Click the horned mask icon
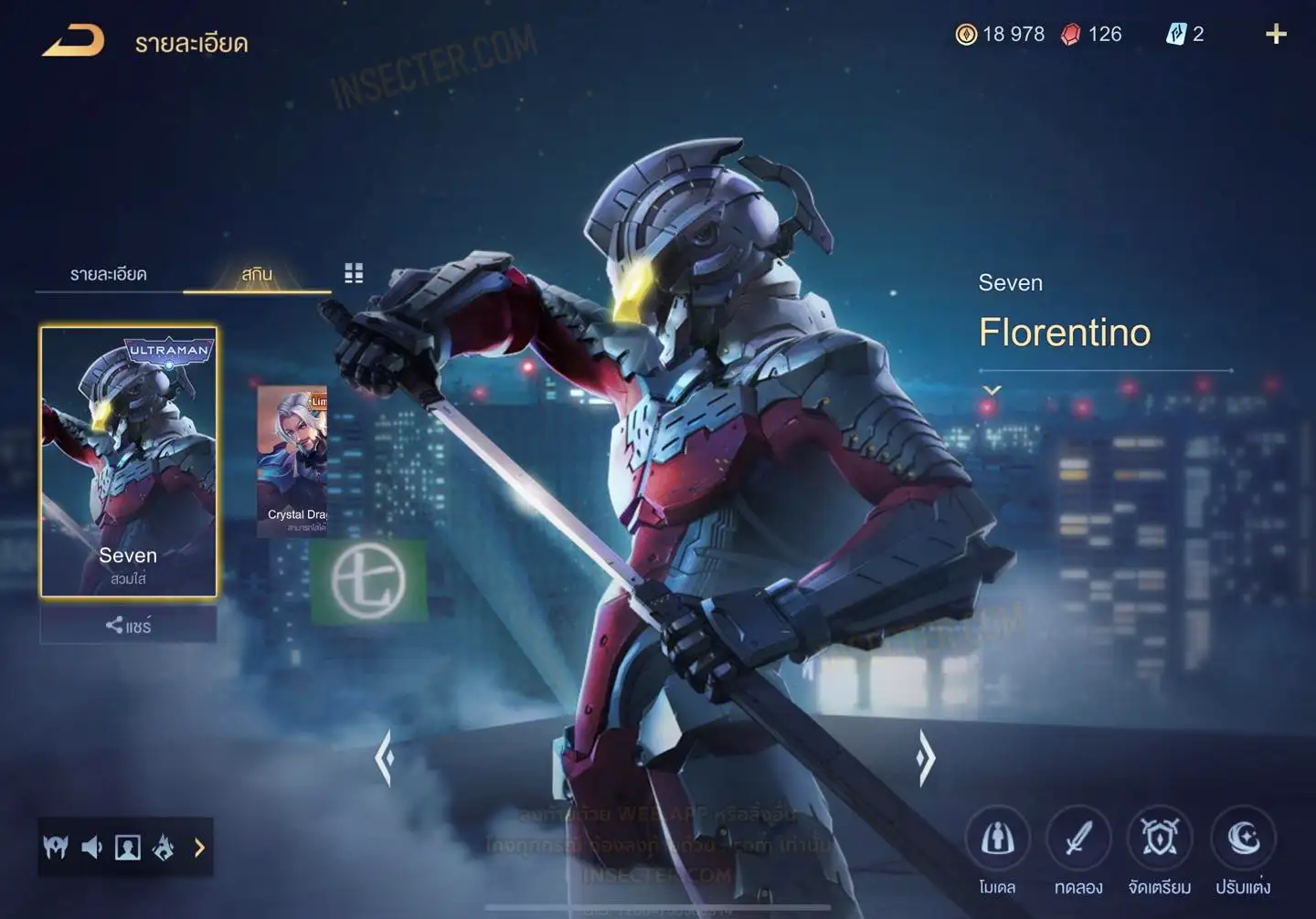 (x=56, y=848)
